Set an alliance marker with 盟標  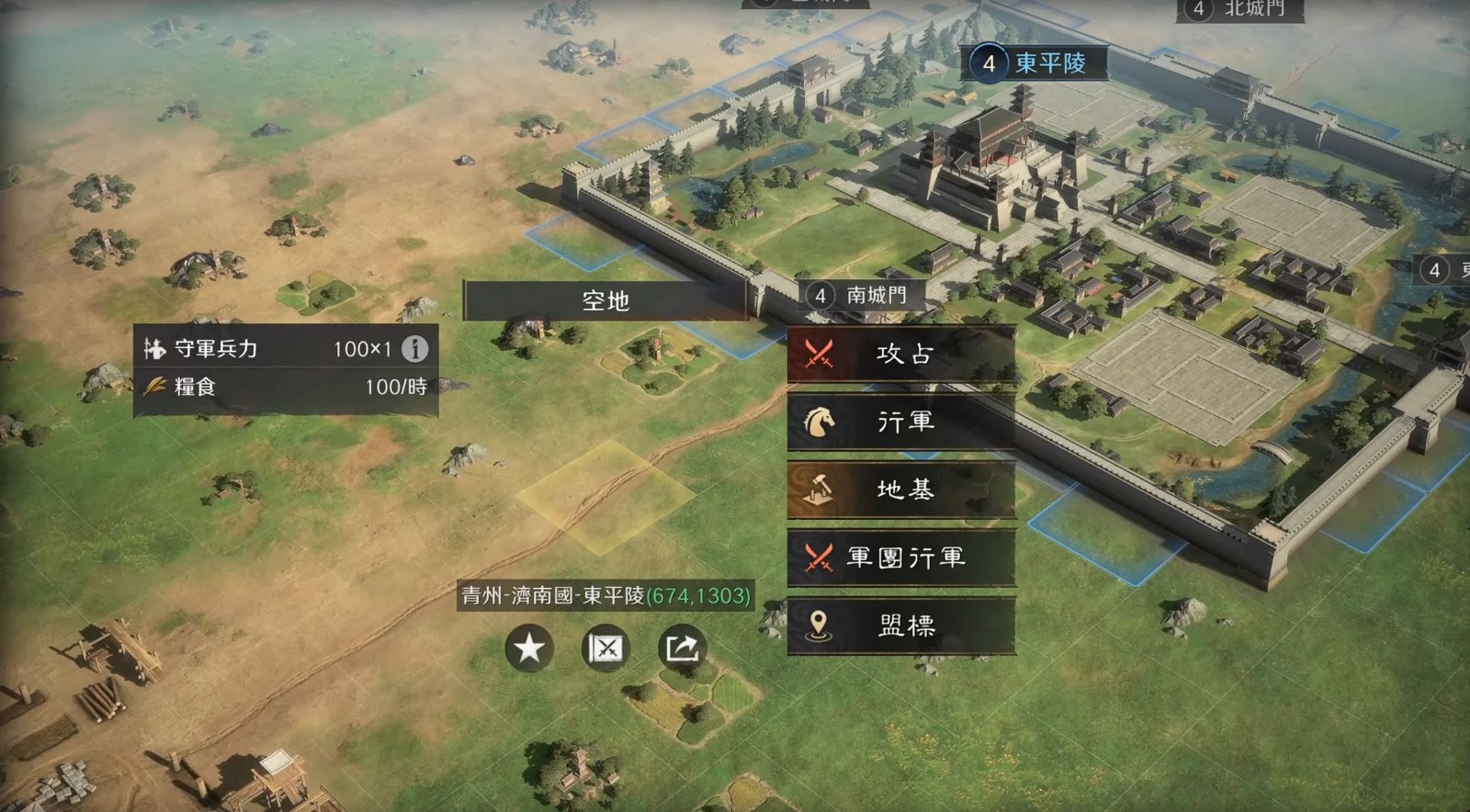901,626
